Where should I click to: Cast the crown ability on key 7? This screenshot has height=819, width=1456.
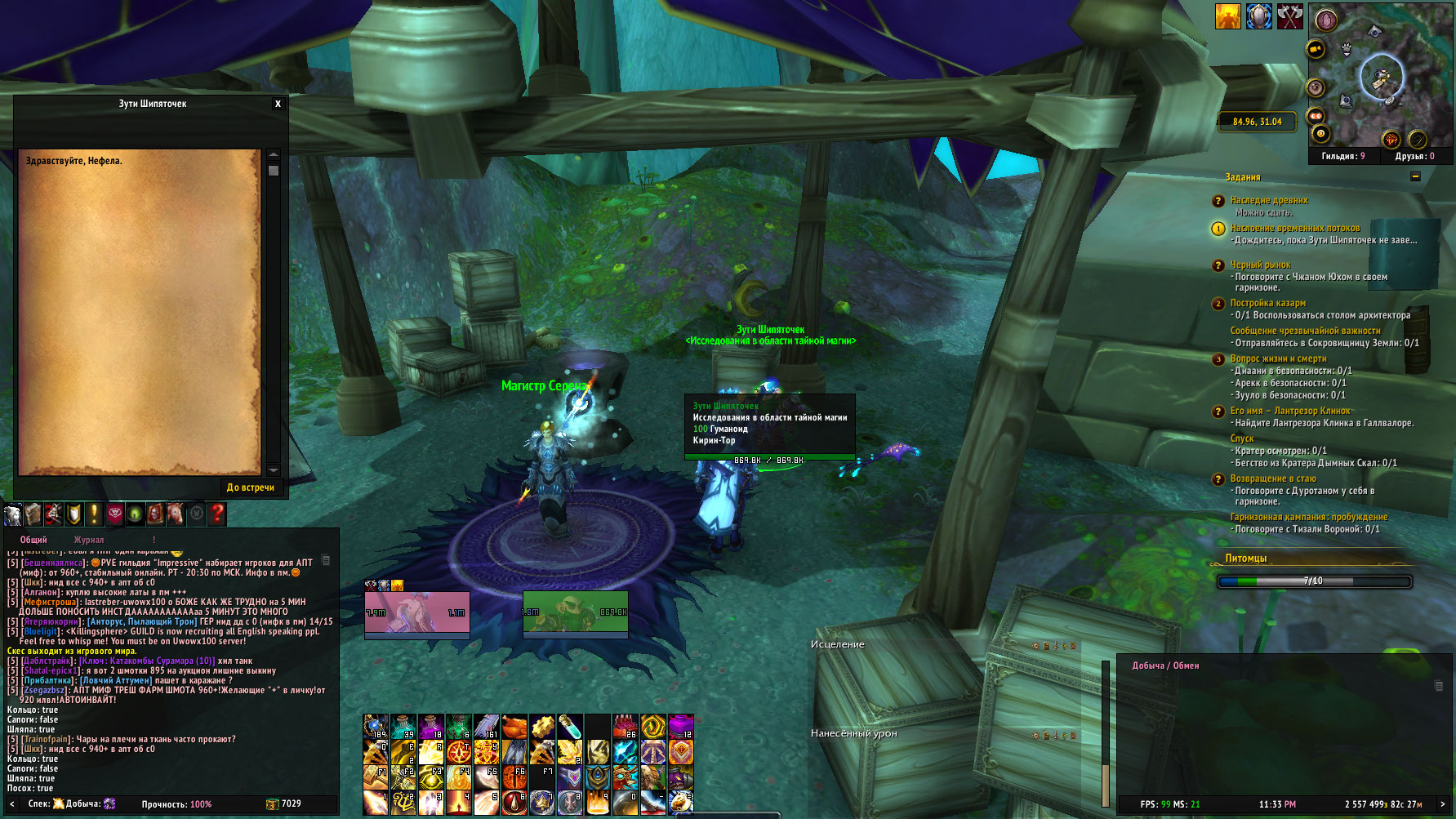(x=541, y=802)
